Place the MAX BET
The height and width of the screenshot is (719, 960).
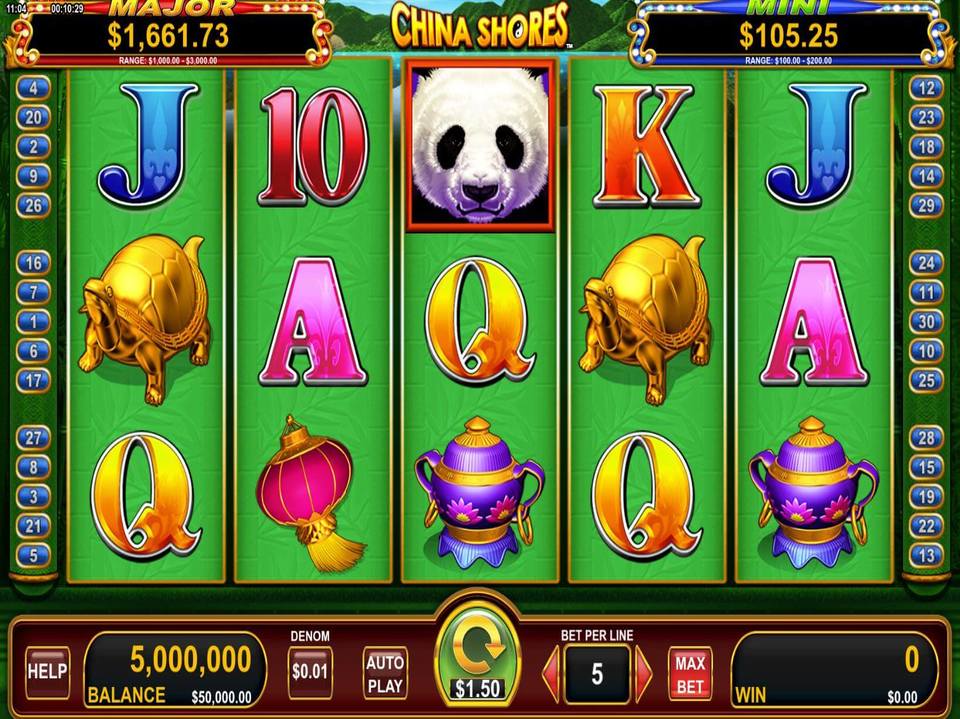coord(690,673)
